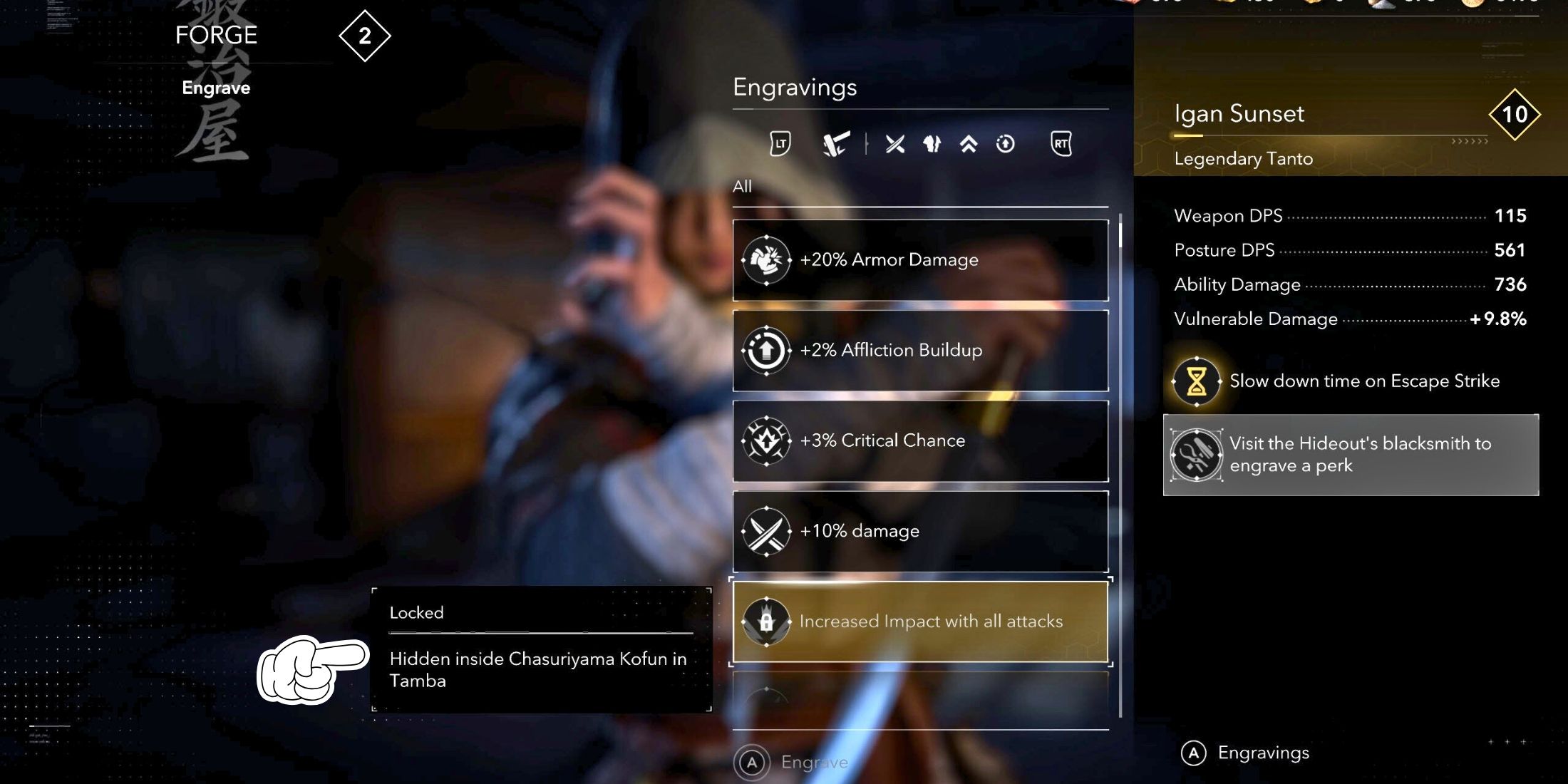Toggle the +2% Affliction Buildup engraving

coord(921,350)
